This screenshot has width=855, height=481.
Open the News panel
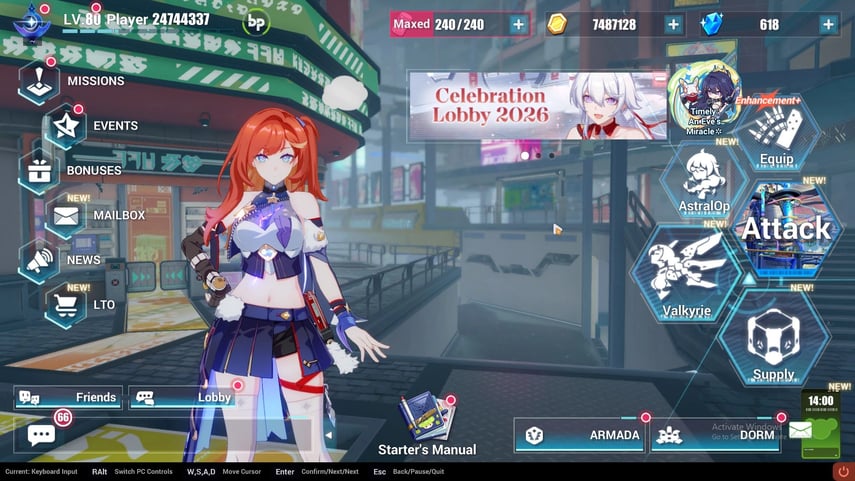click(40, 260)
